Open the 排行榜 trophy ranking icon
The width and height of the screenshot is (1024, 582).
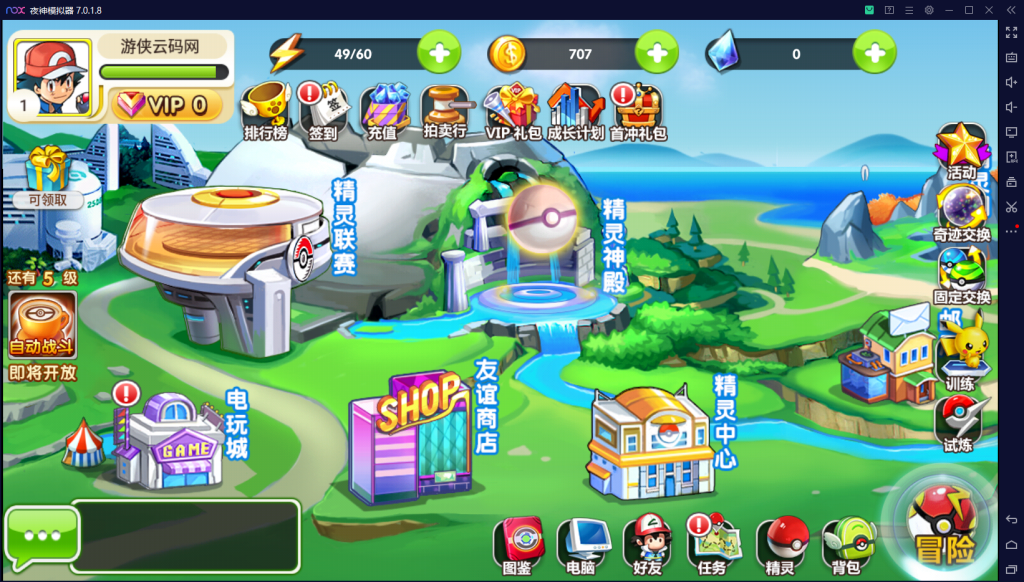pos(265,111)
